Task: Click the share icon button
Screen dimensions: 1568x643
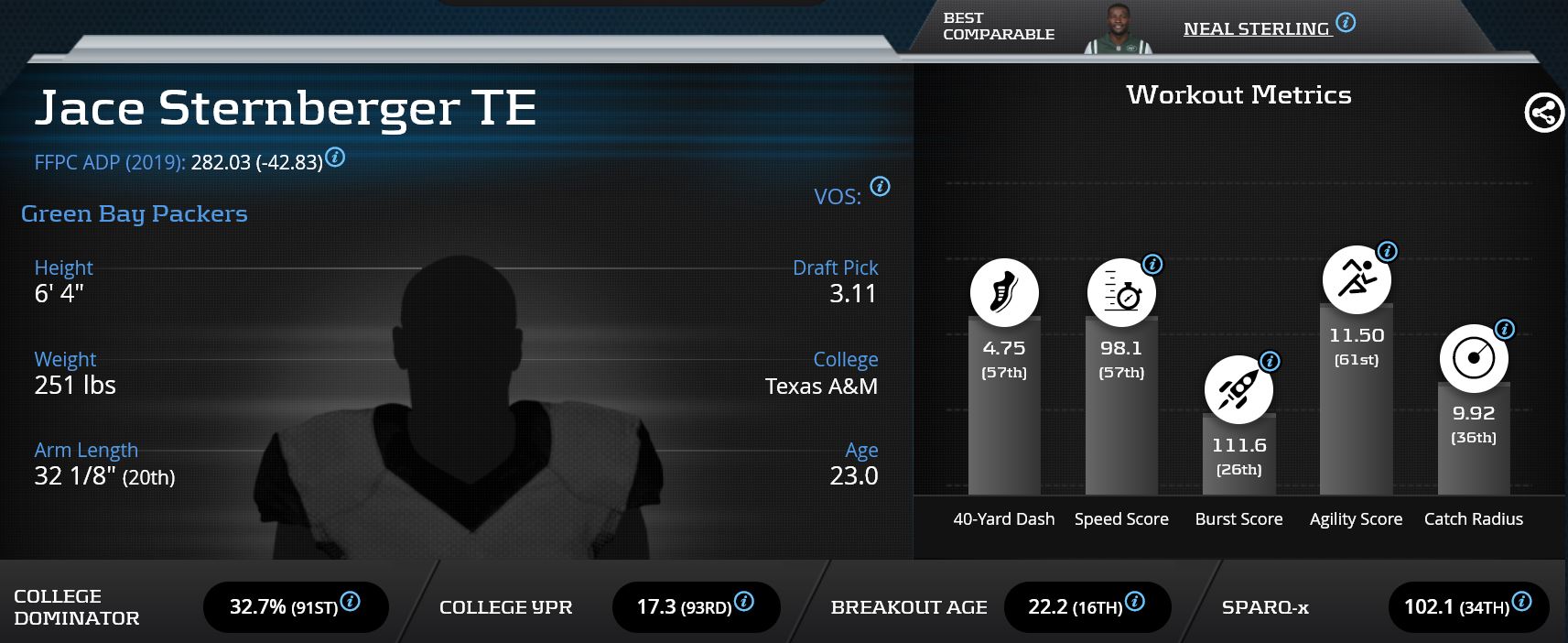Action: click(1543, 114)
